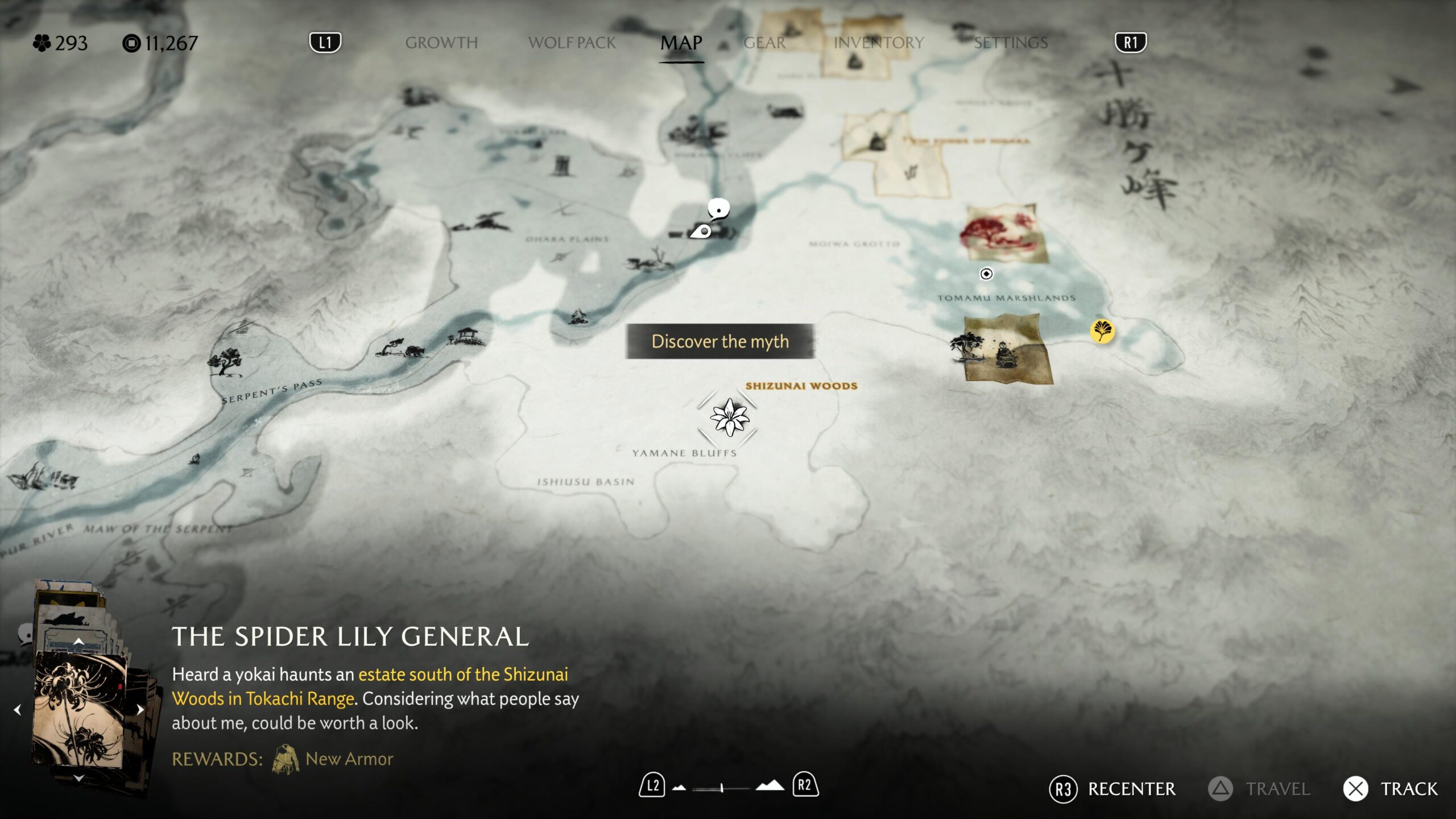Show the next quest card with right arrow
Viewport: 1456px width, 819px height.
[140, 710]
